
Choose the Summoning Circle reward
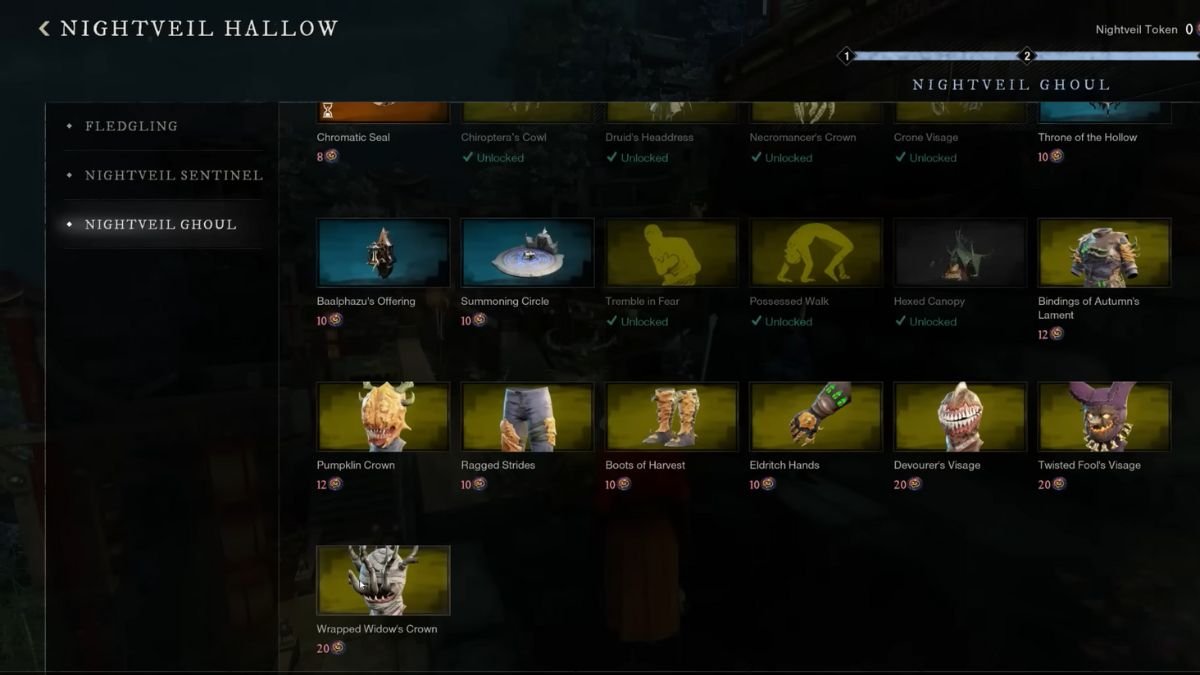[x=527, y=253]
